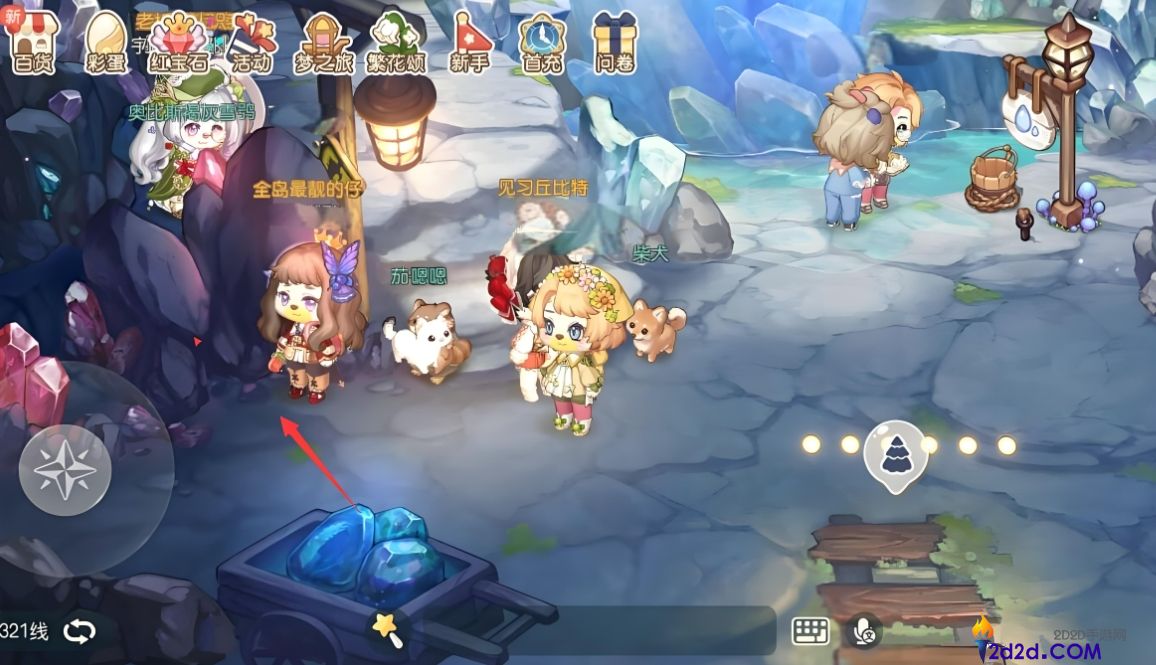Screen dimensions: 1156x665
Task: Tap the compass star joystick button
Action: click(x=64, y=469)
